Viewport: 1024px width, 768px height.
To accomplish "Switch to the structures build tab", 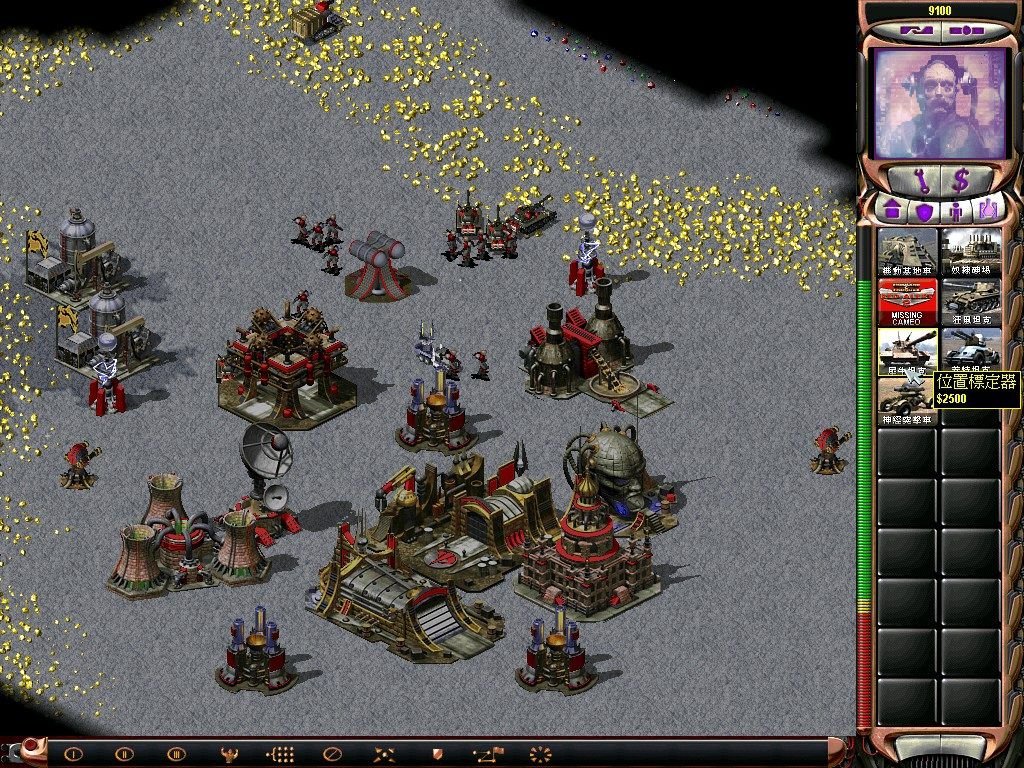I will point(892,211).
